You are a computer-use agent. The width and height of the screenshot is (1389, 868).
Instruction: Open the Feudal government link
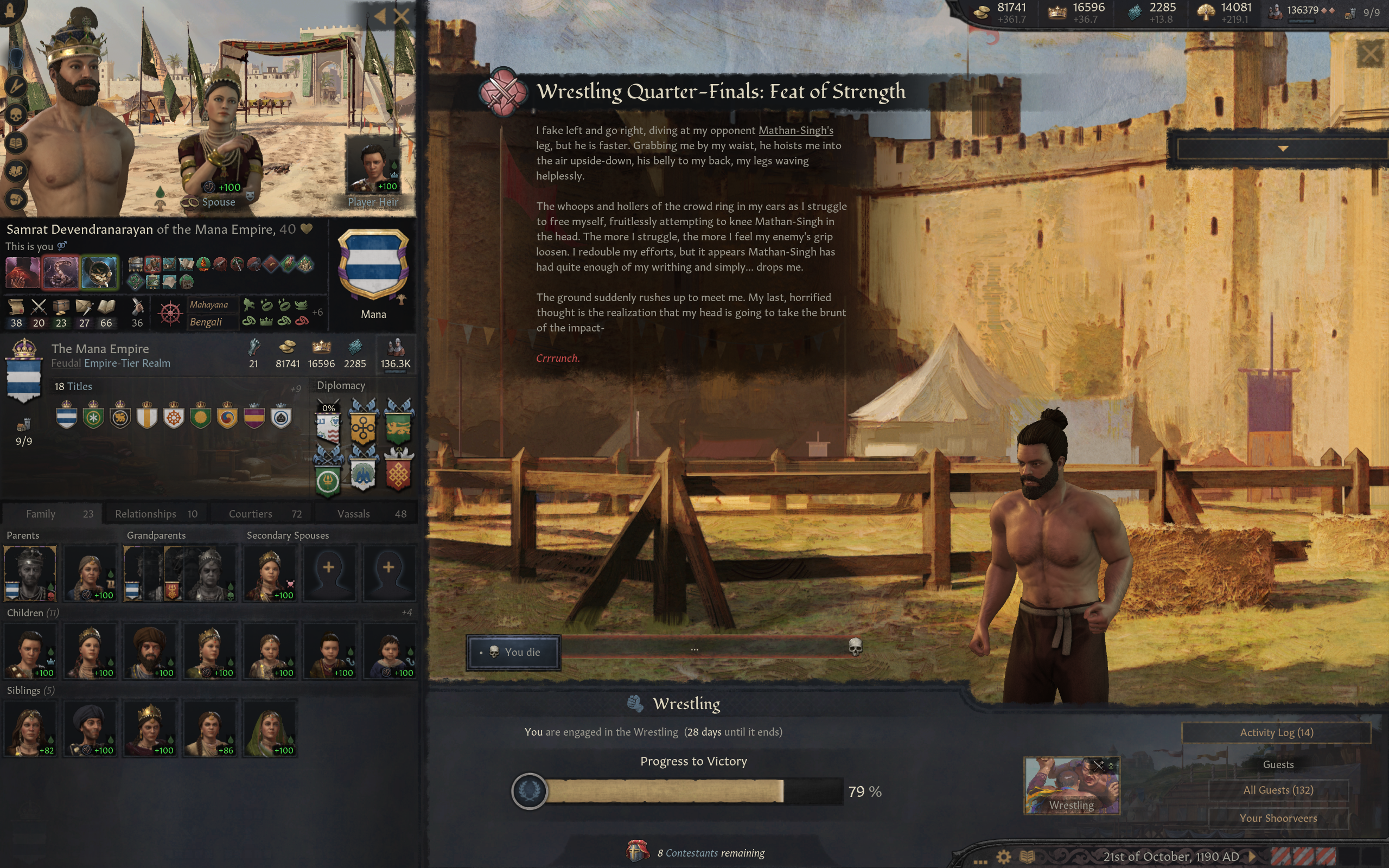point(66,363)
